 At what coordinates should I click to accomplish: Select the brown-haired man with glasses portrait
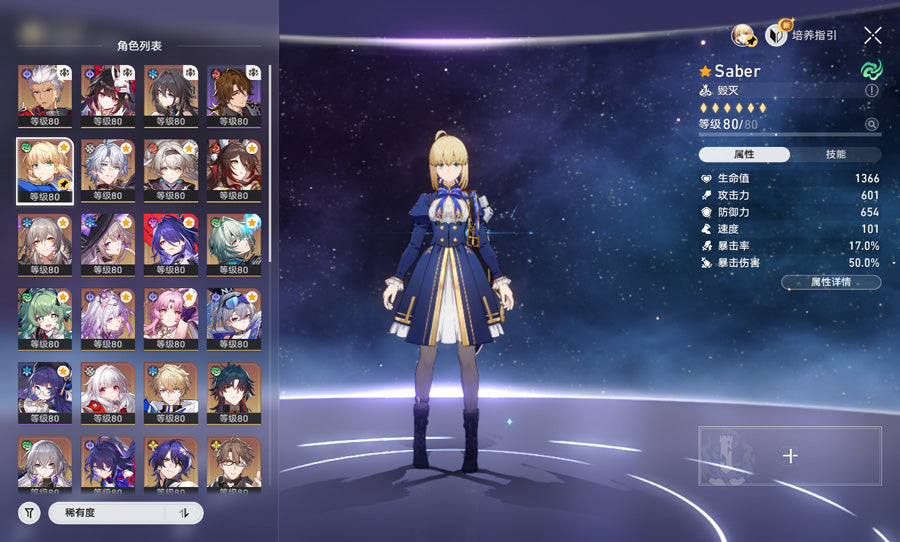click(233, 465)
